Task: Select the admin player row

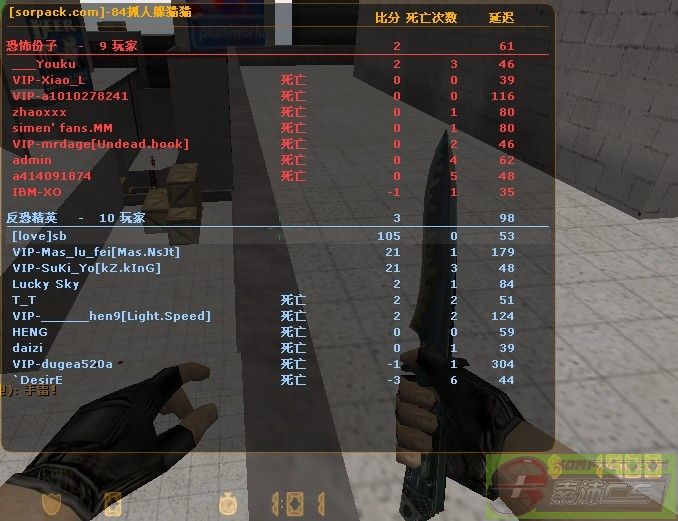Action: [32, 160]
